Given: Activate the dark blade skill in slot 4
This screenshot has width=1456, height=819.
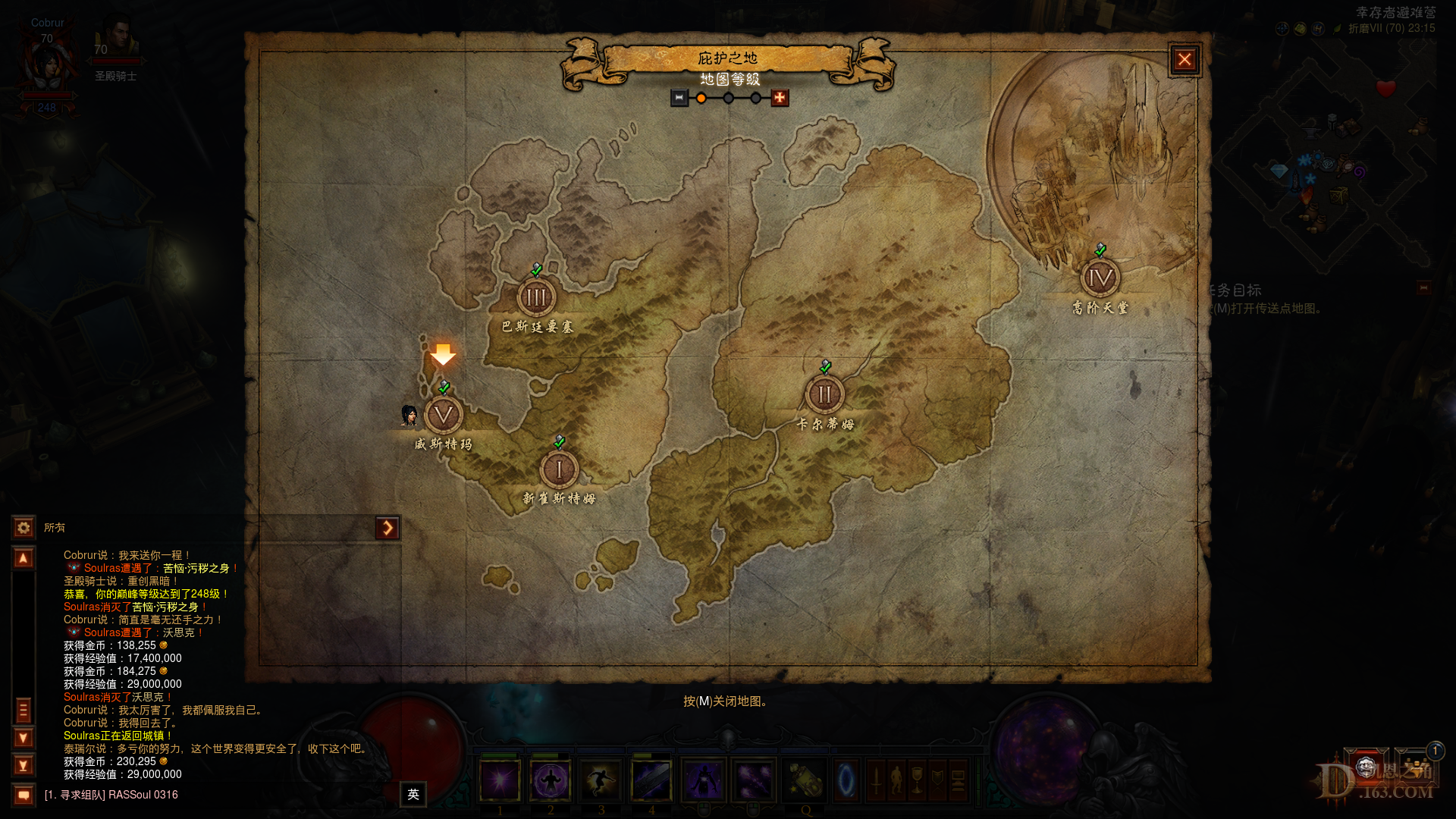Looking at the screenshot, I should (651, 780).
